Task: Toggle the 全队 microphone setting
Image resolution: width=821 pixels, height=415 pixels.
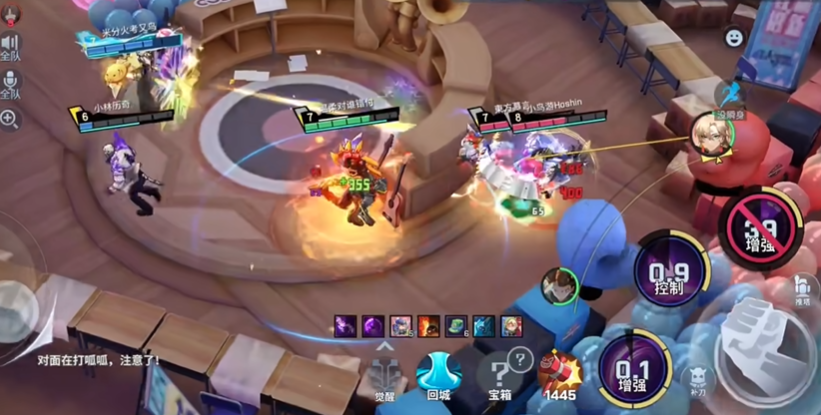Action: click(10, 85)
